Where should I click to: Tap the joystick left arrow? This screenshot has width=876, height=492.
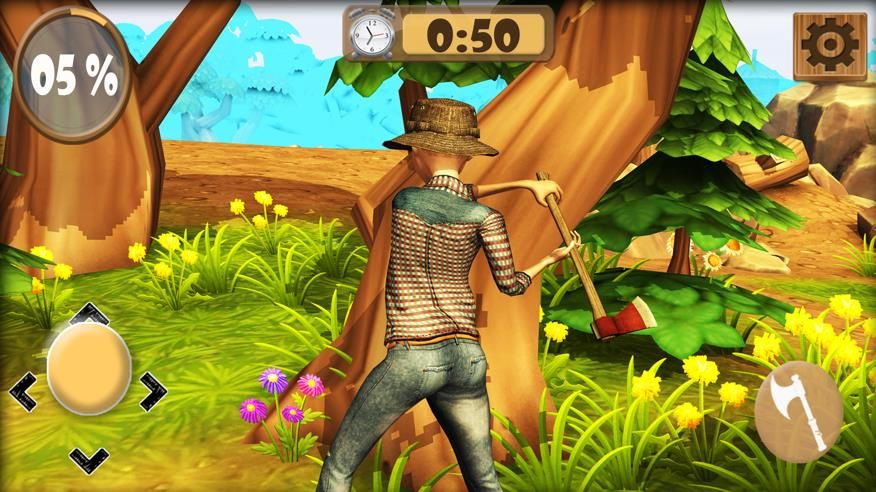coord(23,391)
